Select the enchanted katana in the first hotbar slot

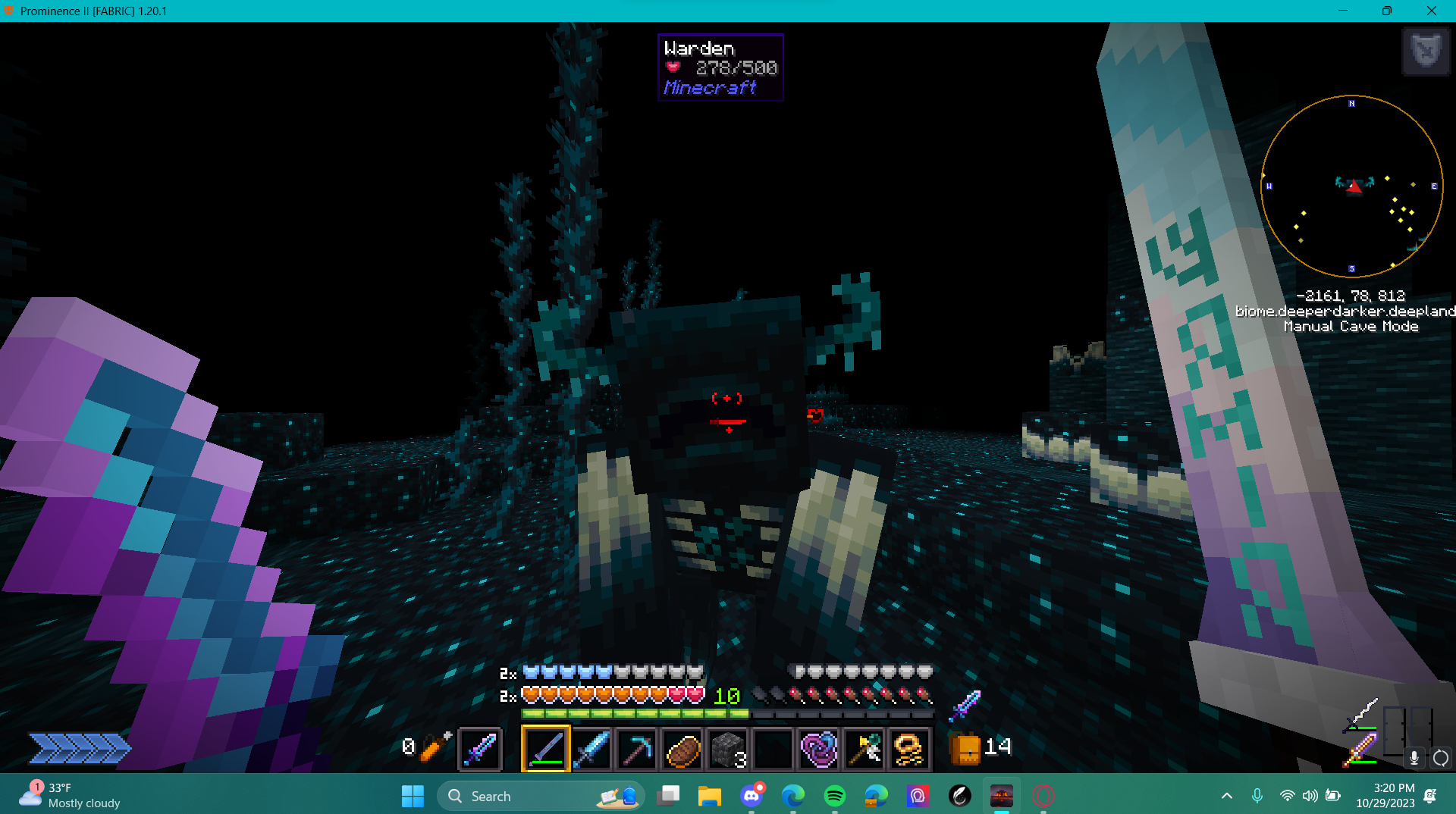pos(546,749)
